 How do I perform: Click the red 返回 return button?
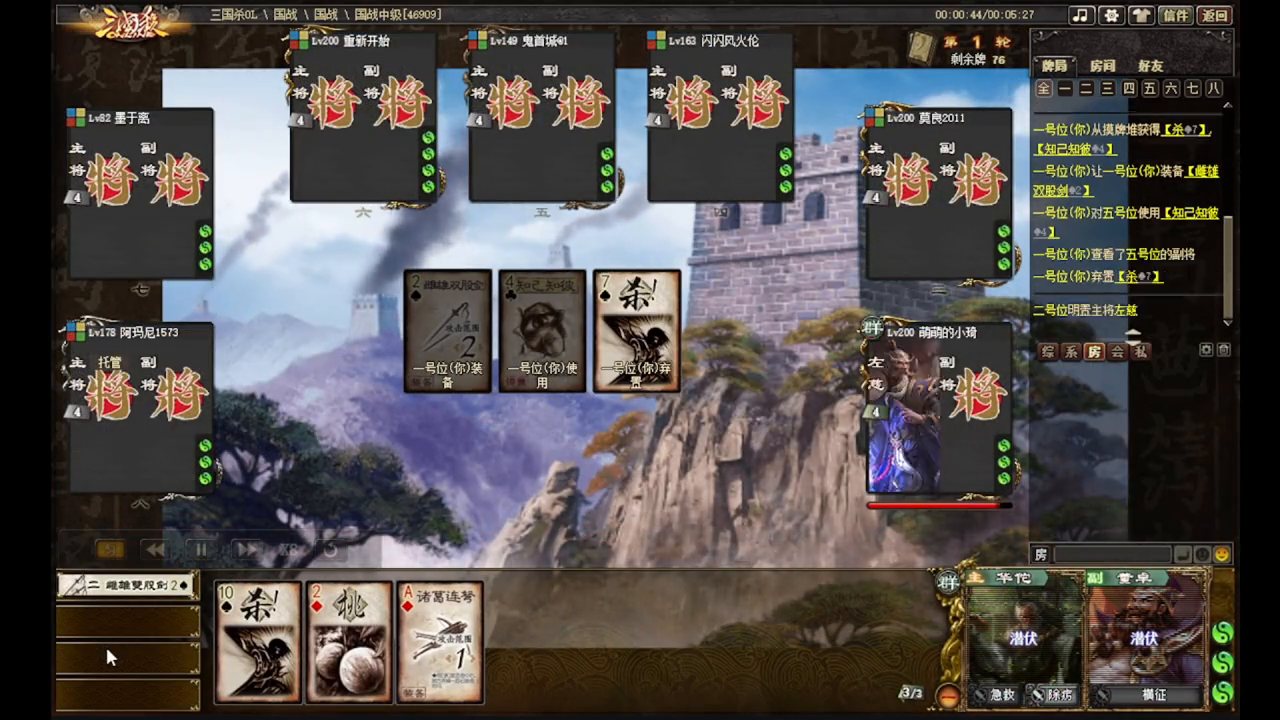pos(1215,15)
